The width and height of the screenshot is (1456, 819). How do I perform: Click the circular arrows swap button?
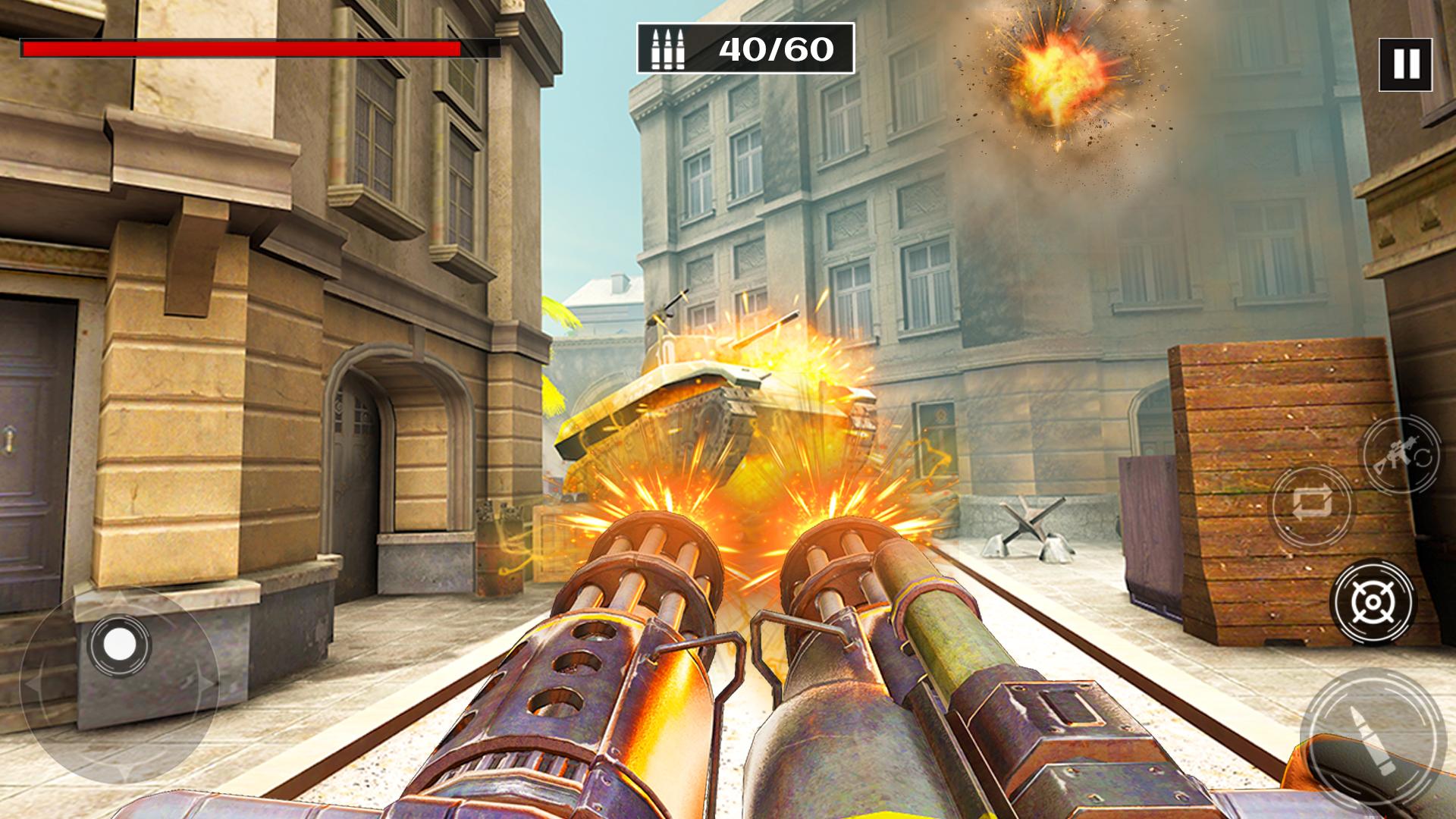coord(1312,507)
